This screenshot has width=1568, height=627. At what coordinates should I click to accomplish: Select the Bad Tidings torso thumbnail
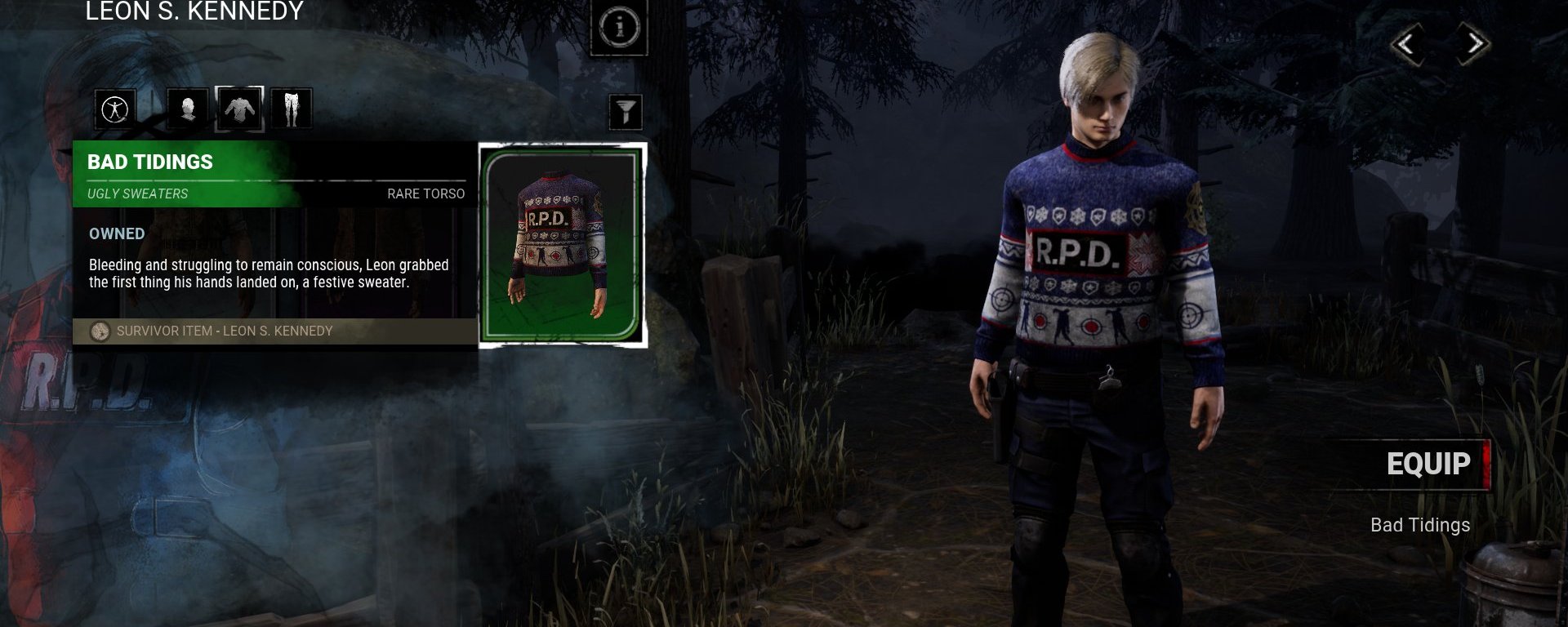tap(562, 245)
